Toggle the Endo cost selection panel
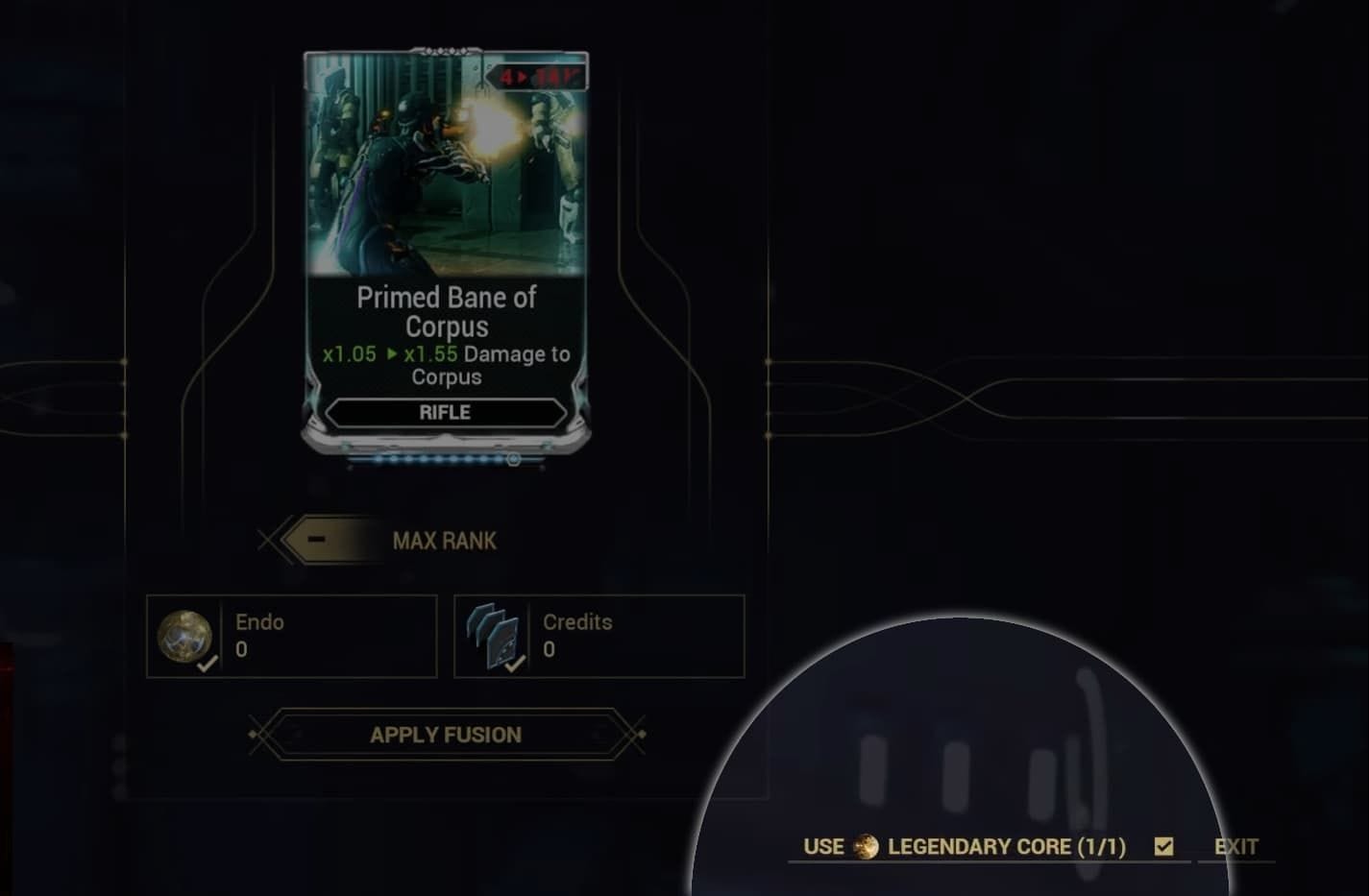The image size is (1369, 896). pyautogui.click(x=290, y=637)
